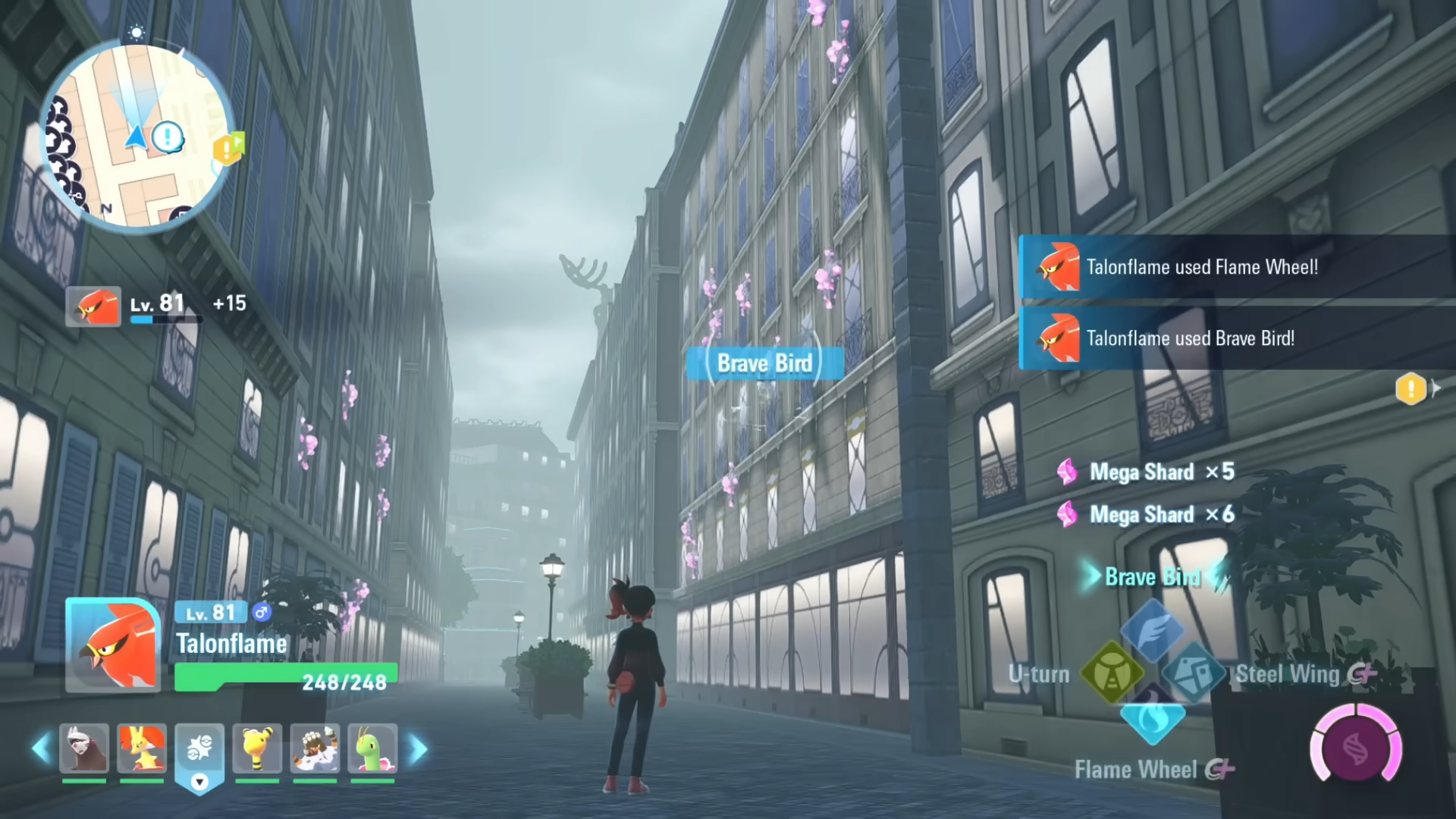Click the right arrow of party bar
Viewport: 1456px width, 819px height.
(418, 749)
